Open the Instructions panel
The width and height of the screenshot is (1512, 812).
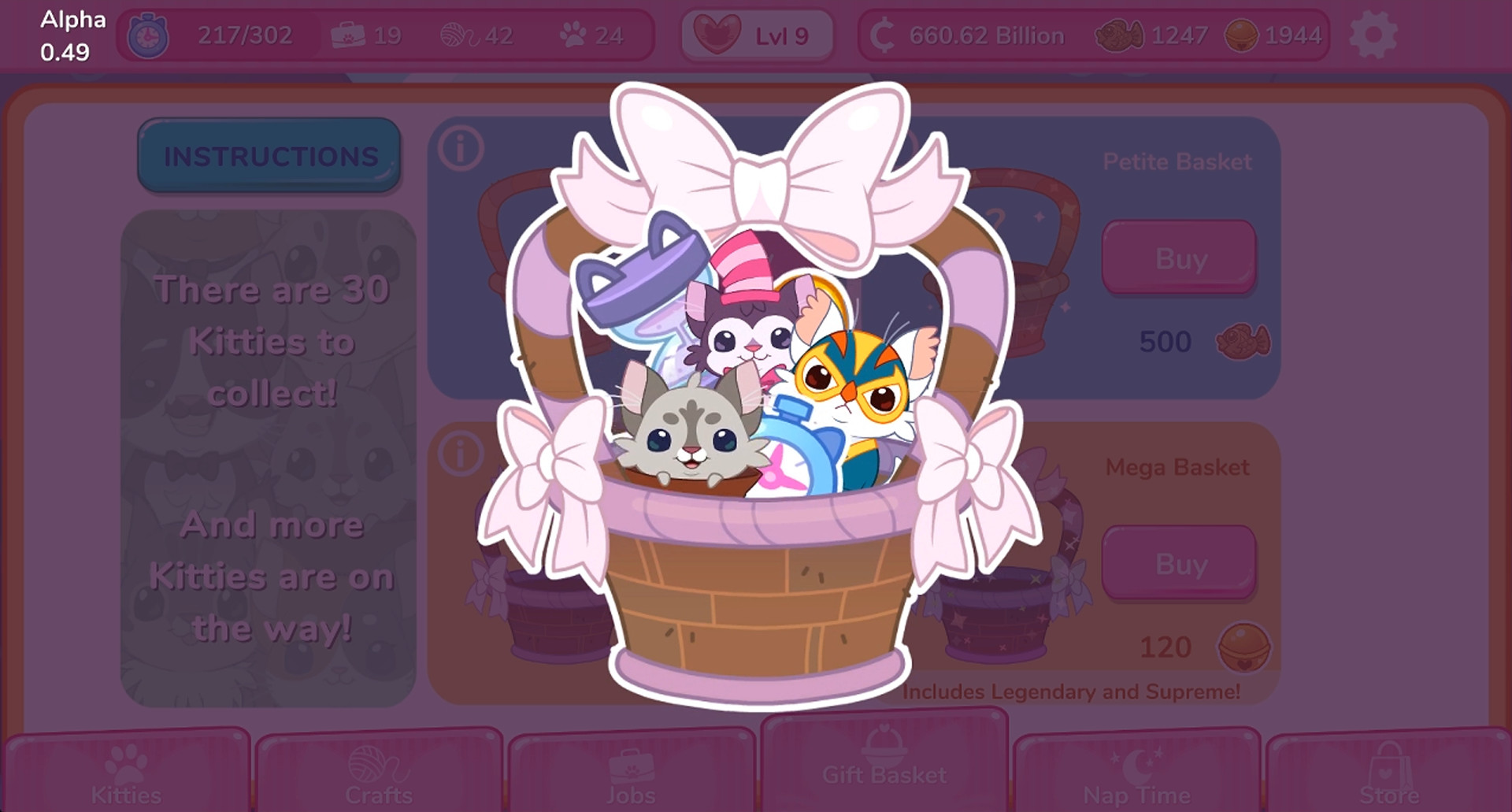(x=269, y=155)
